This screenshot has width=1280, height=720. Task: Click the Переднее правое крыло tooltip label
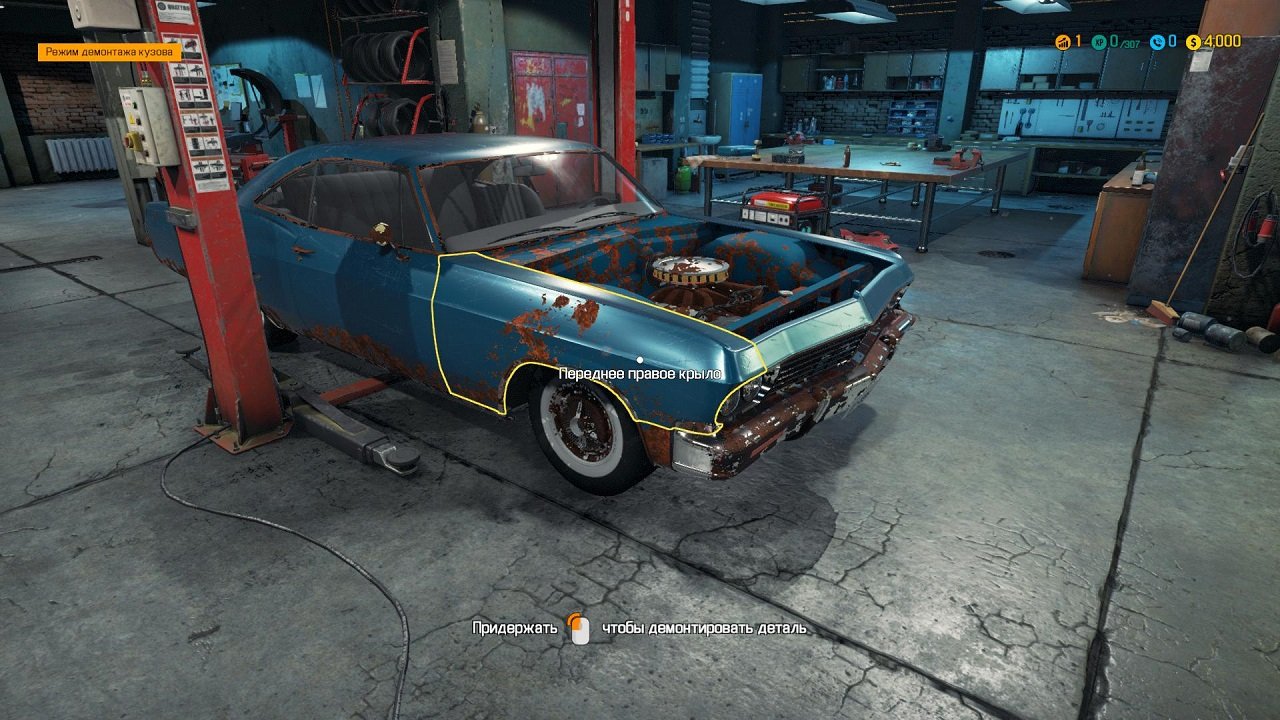pyautogui.click(x=640, y=372)
